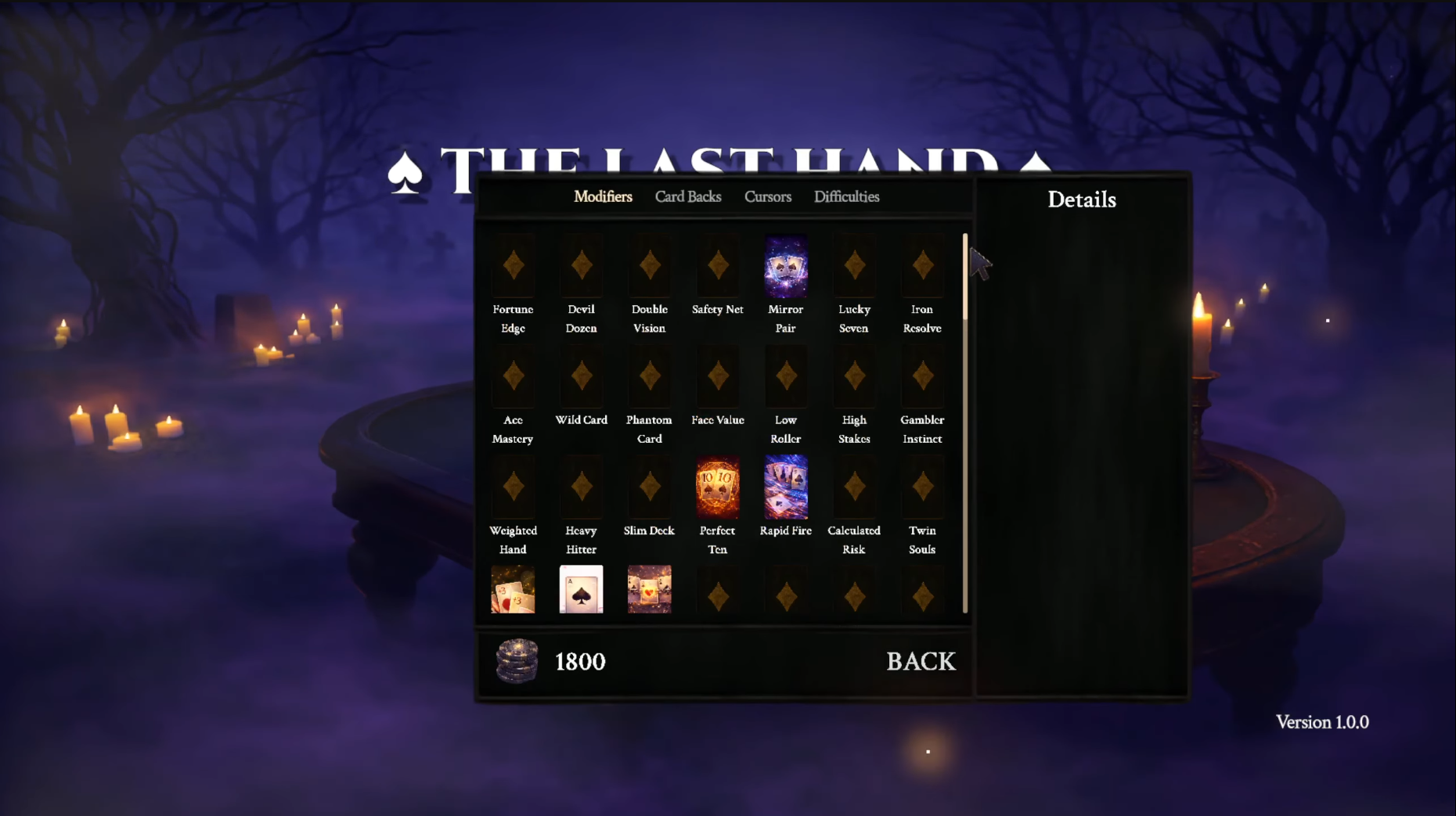Open the Difficulties tab

pos(846,197)
